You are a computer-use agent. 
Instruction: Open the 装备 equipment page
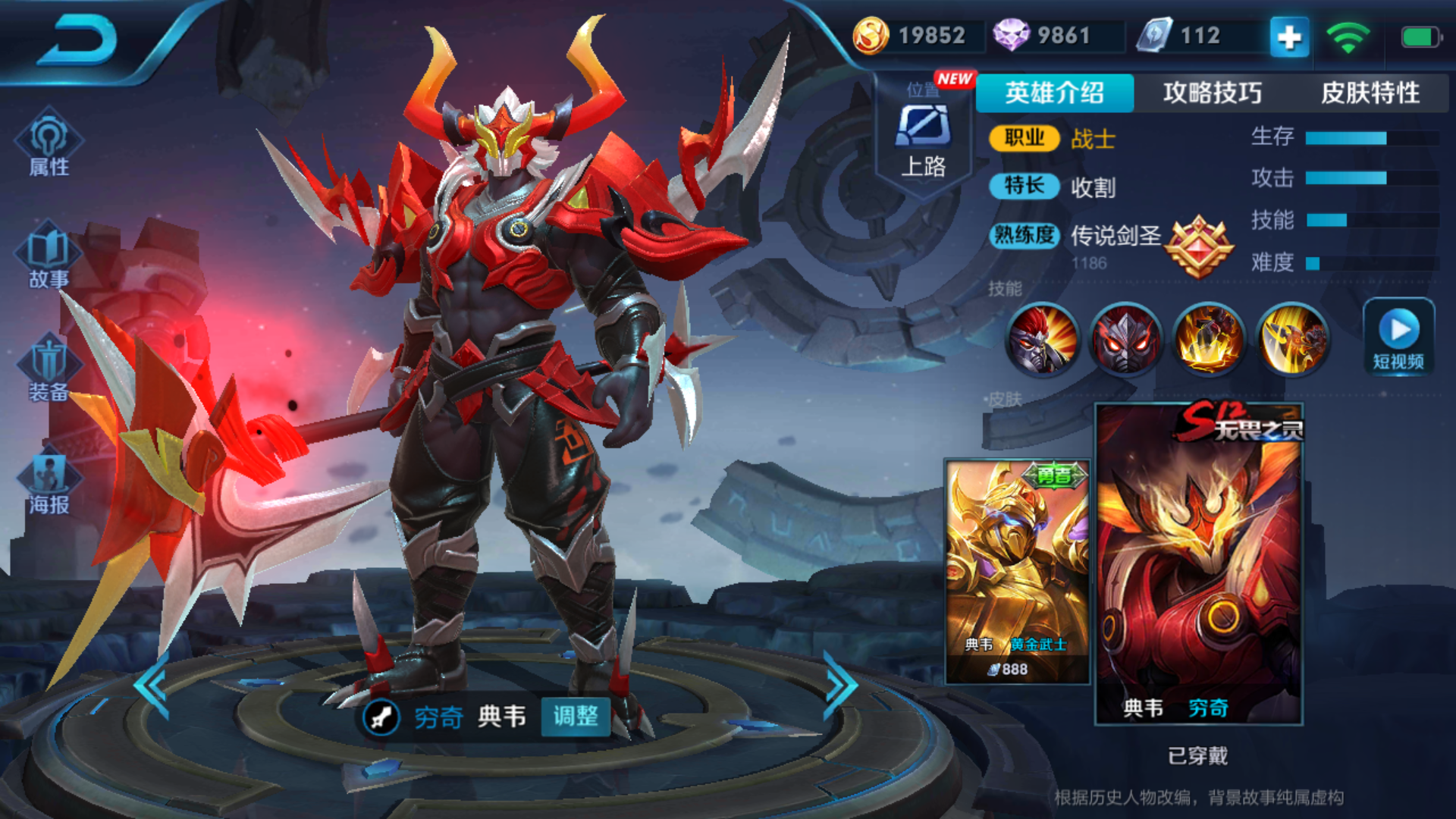49,369
